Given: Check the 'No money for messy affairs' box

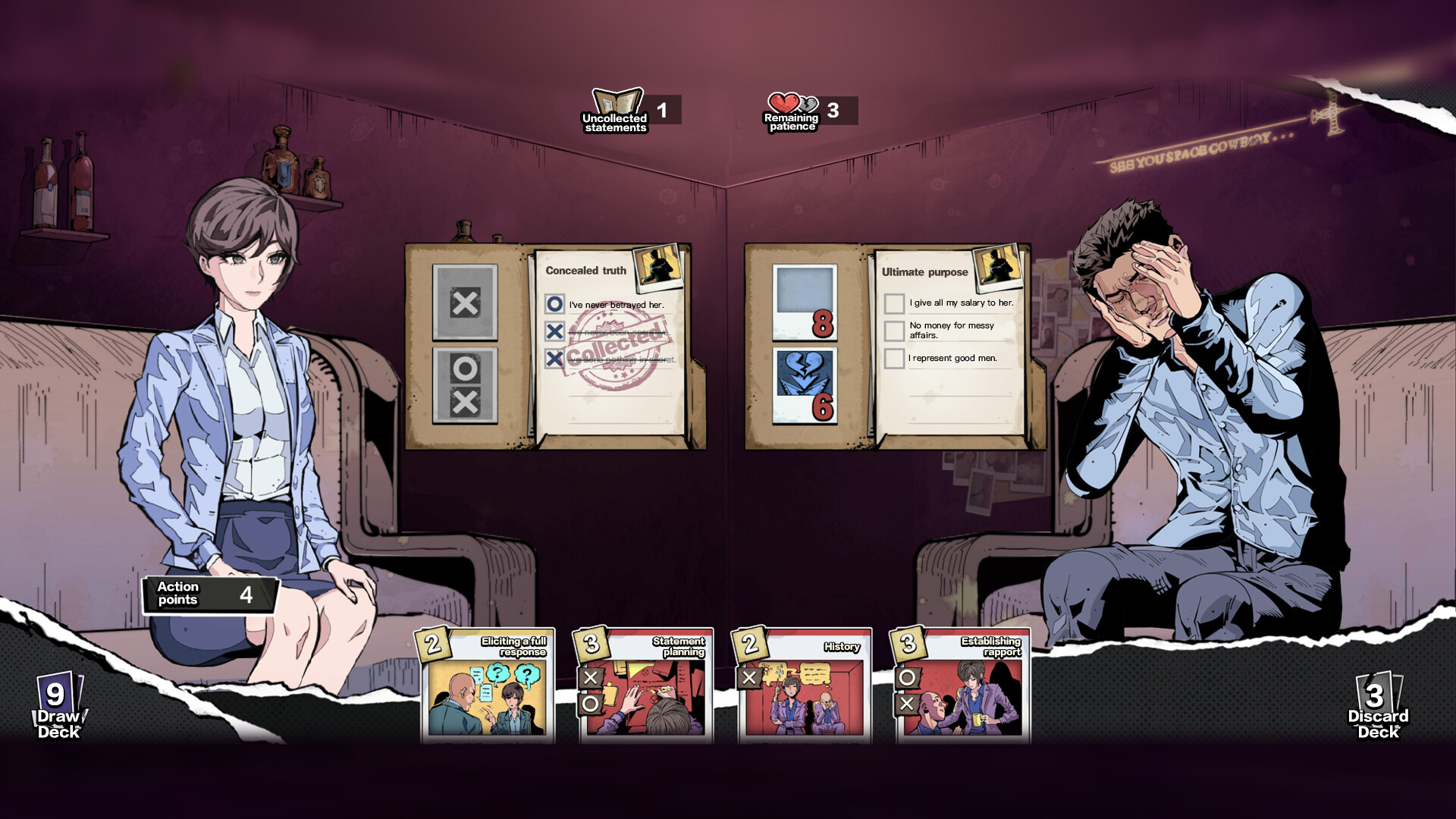Looking at the screenshot, I should tap(893, 331).
